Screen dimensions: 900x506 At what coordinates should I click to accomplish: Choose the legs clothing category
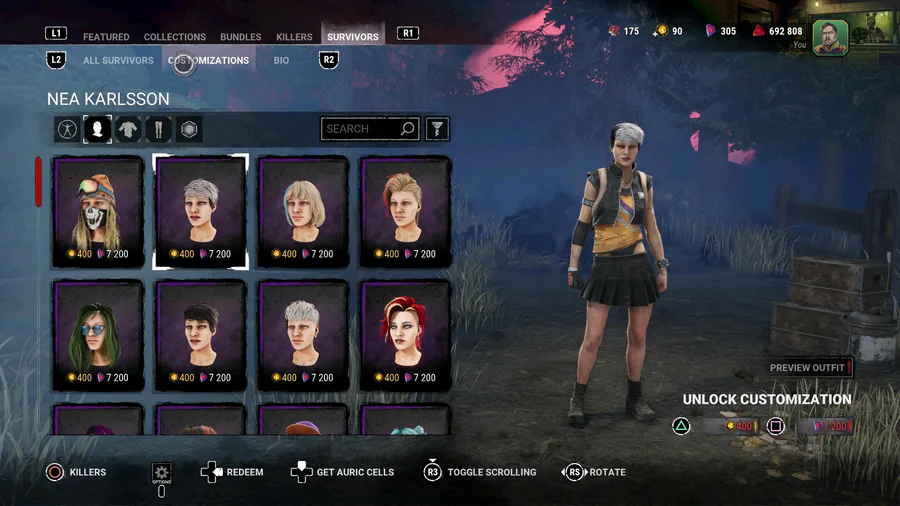159,129
